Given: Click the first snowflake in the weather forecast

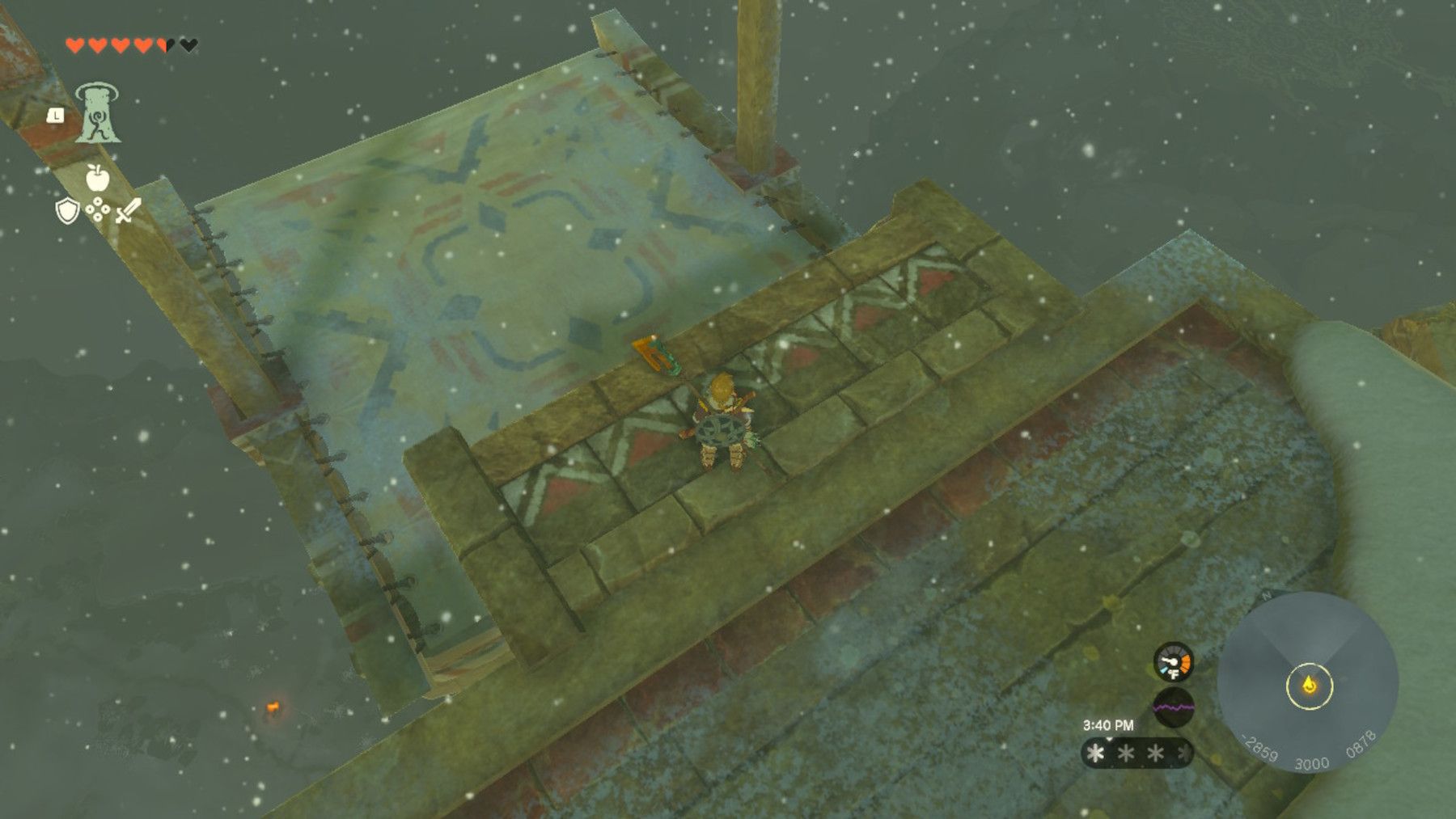Looking at the screenshot, I should [1094, 754].
